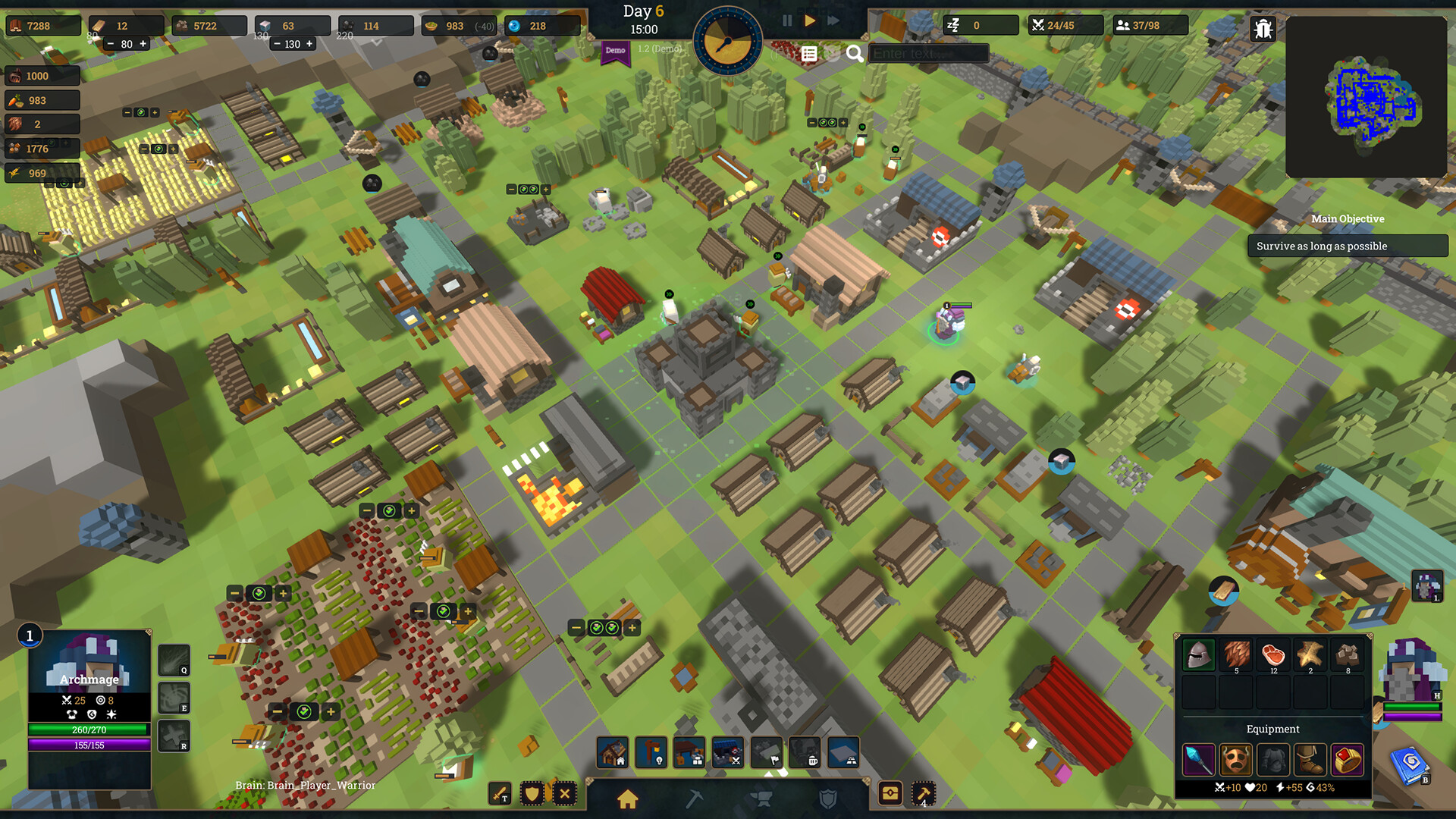This screenshot has width=1456, height=819.
Task: Choose the lamp post building option
Action: click(x=651, y=752)
